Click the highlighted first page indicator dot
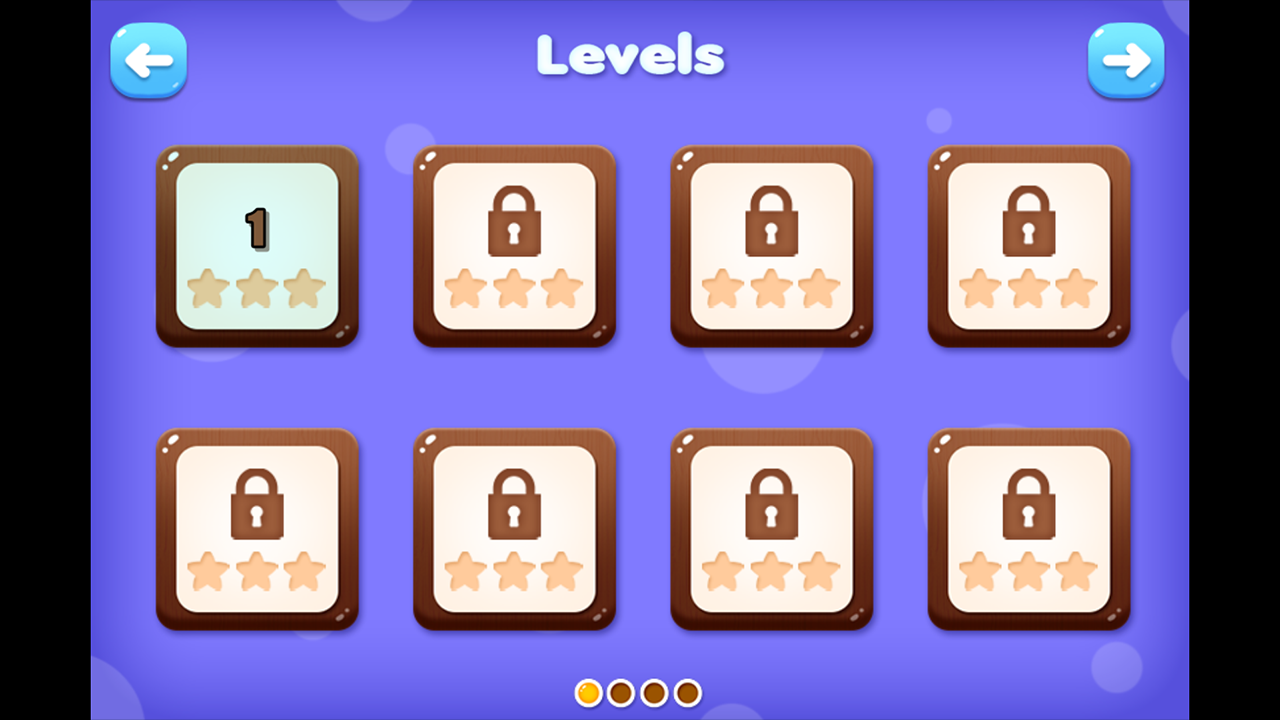Viewport: 1280px width, 720px height. [x=588, y=692]
